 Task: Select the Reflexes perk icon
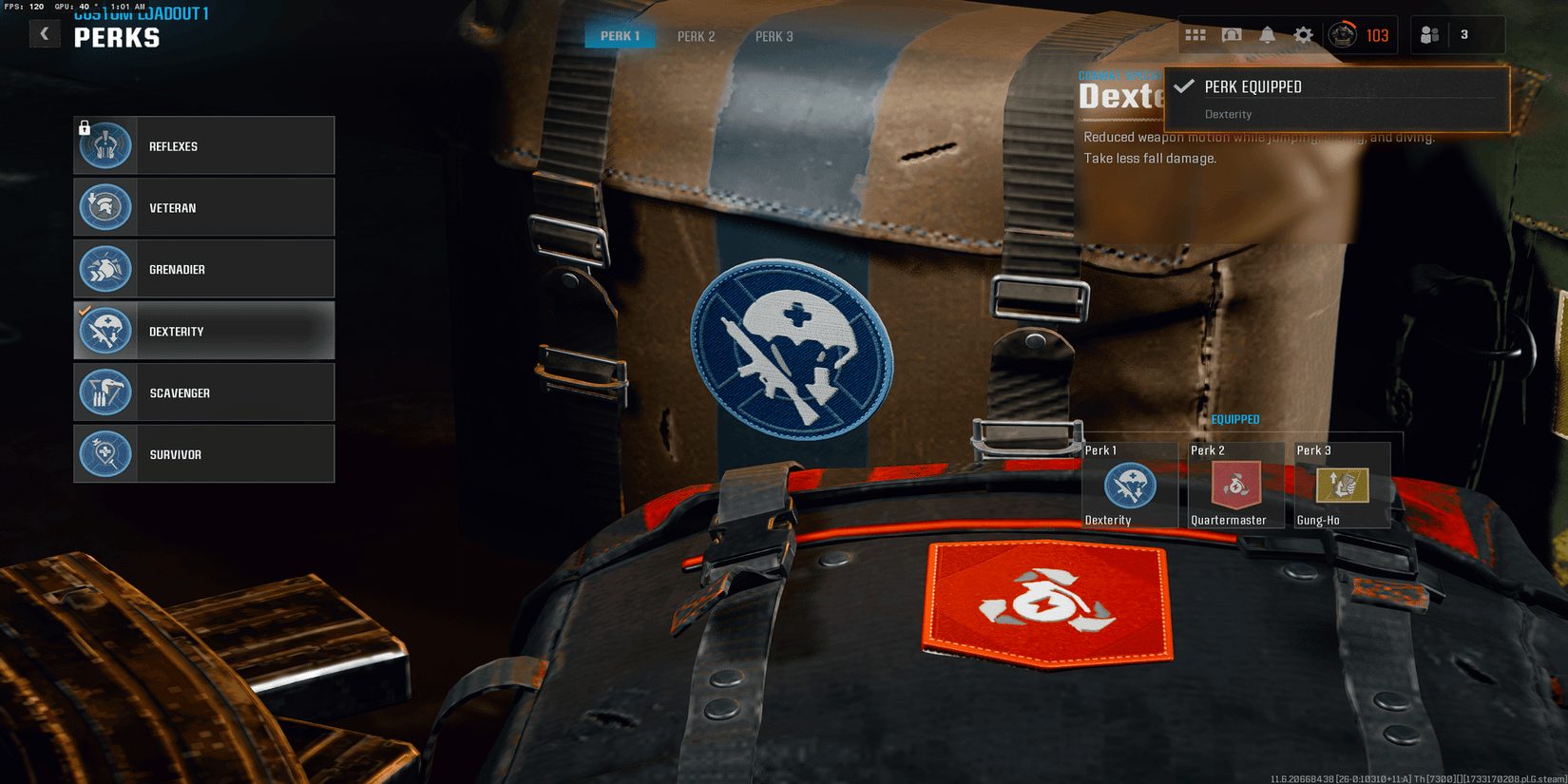point(105,145)
